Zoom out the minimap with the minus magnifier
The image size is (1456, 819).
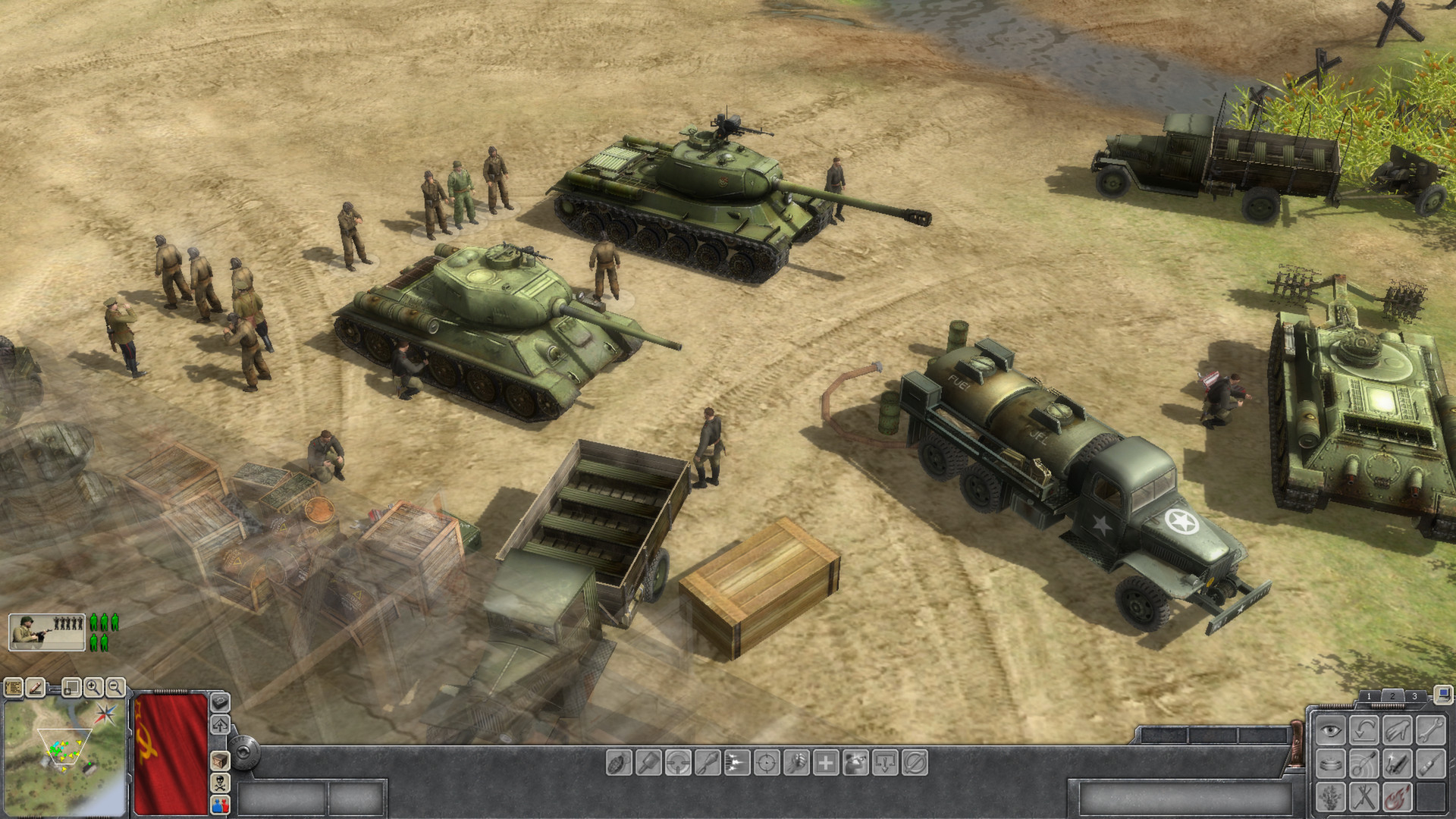pos(115,688)
